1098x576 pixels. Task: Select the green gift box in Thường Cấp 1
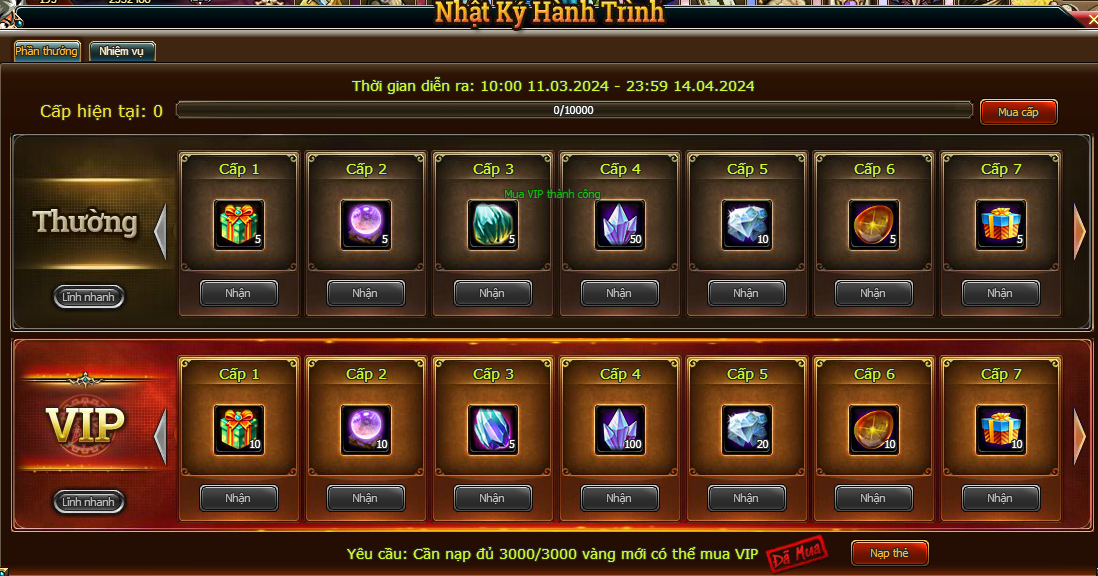point(239,224)
